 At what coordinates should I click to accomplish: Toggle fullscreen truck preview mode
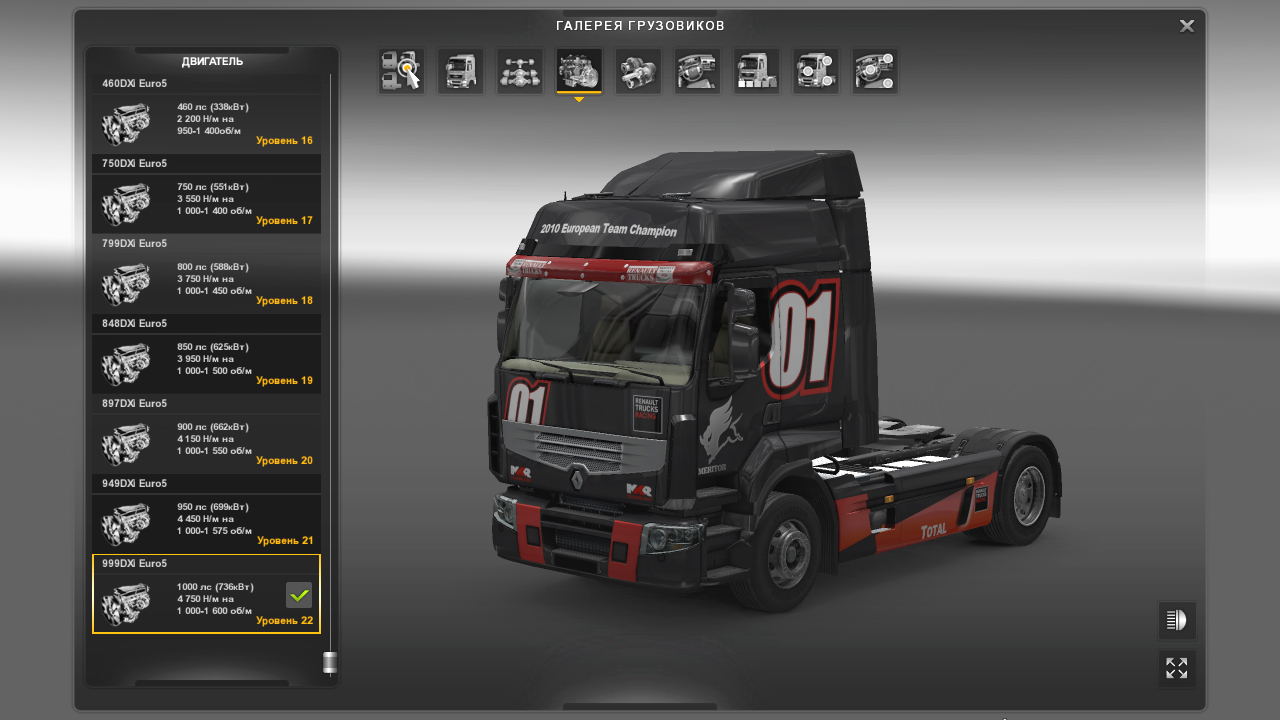(1176, 668)
